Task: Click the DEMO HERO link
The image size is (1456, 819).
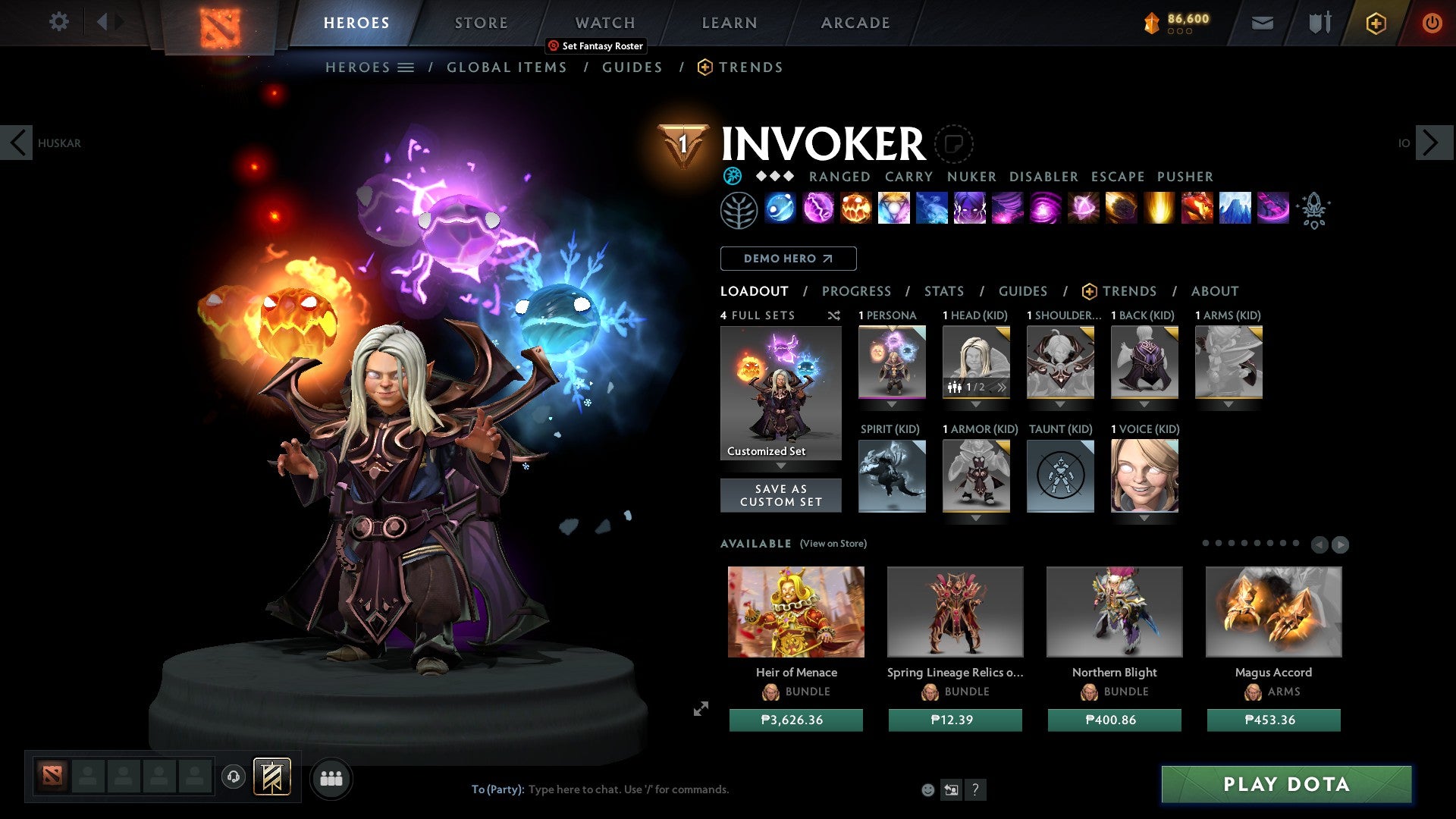Action: pos(787,258)
